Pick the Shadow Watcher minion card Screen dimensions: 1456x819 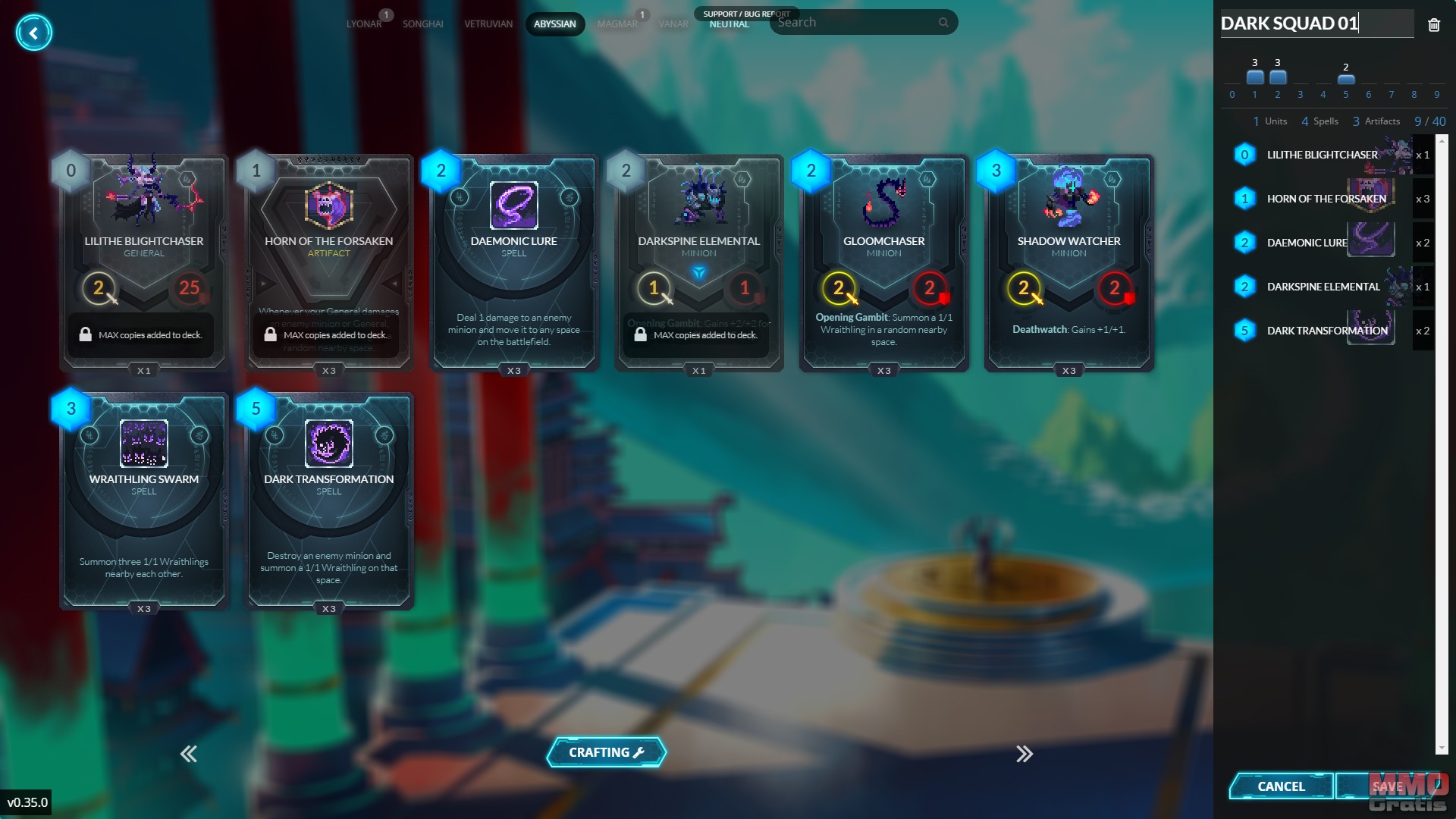point(1068,262)
